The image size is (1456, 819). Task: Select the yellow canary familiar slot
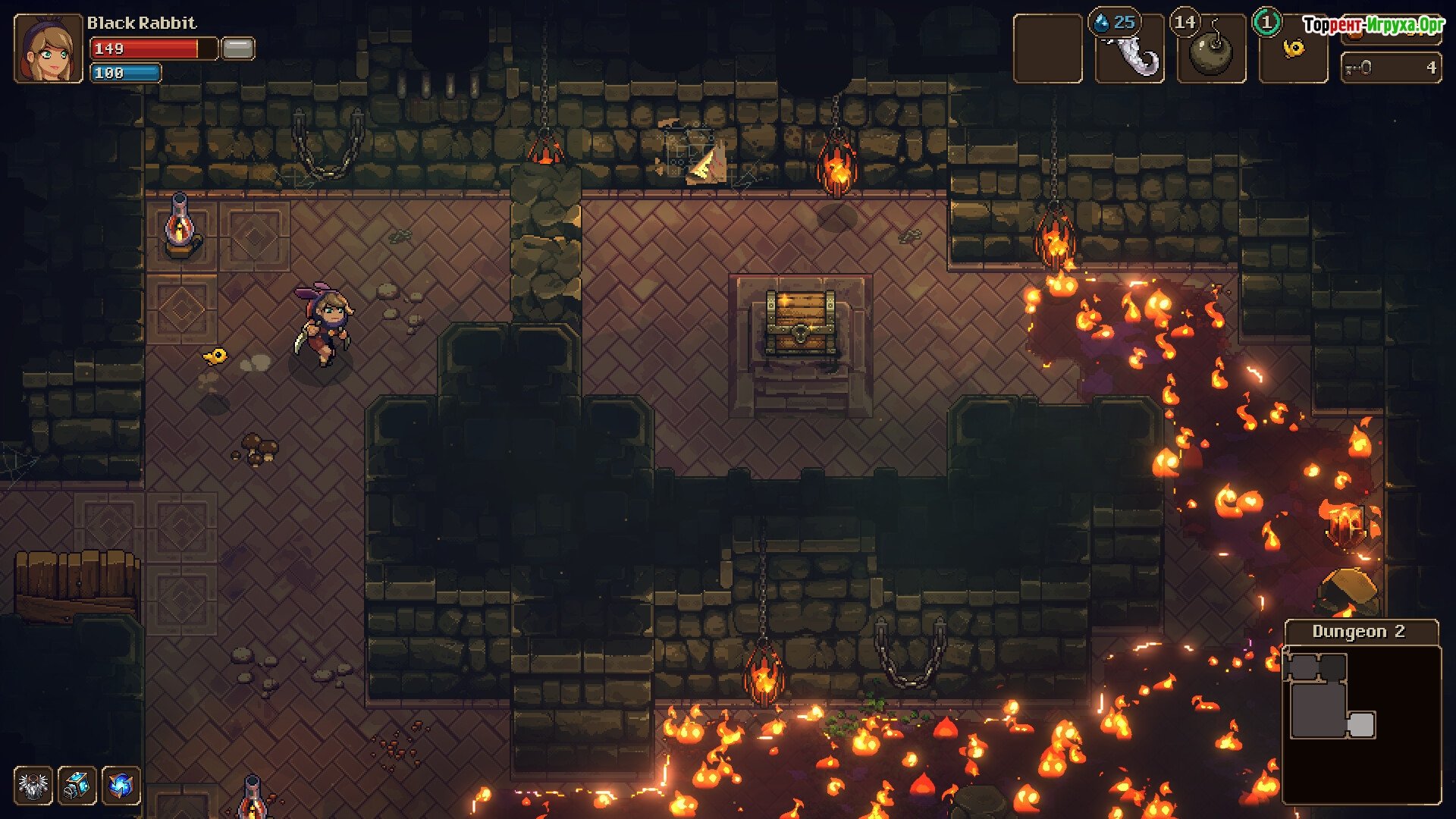pyautogui.click(x=1293, y=50)
